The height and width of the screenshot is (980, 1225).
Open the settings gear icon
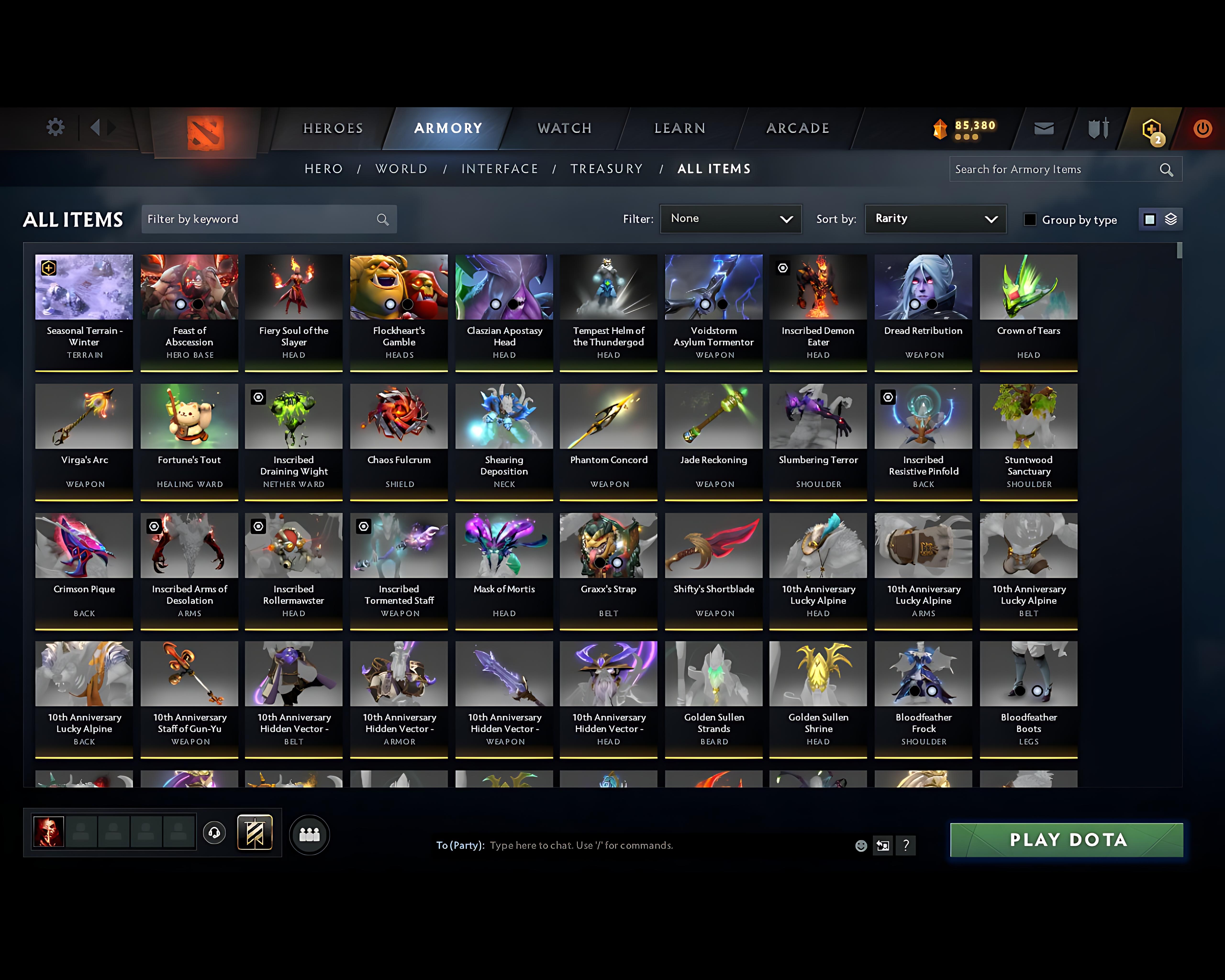click(x=55, y=128)
